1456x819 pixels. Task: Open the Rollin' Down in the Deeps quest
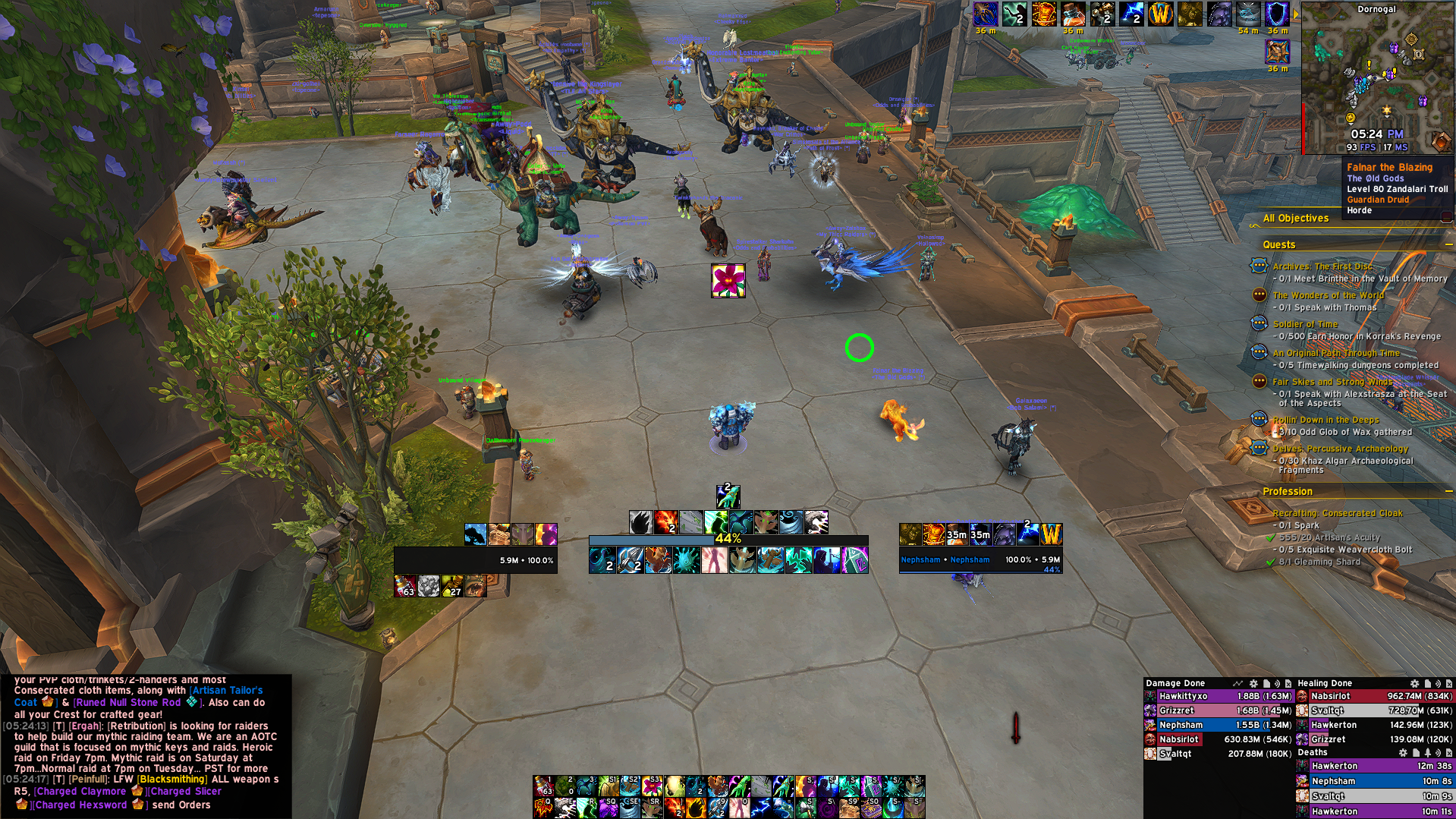click(1325, 420)
